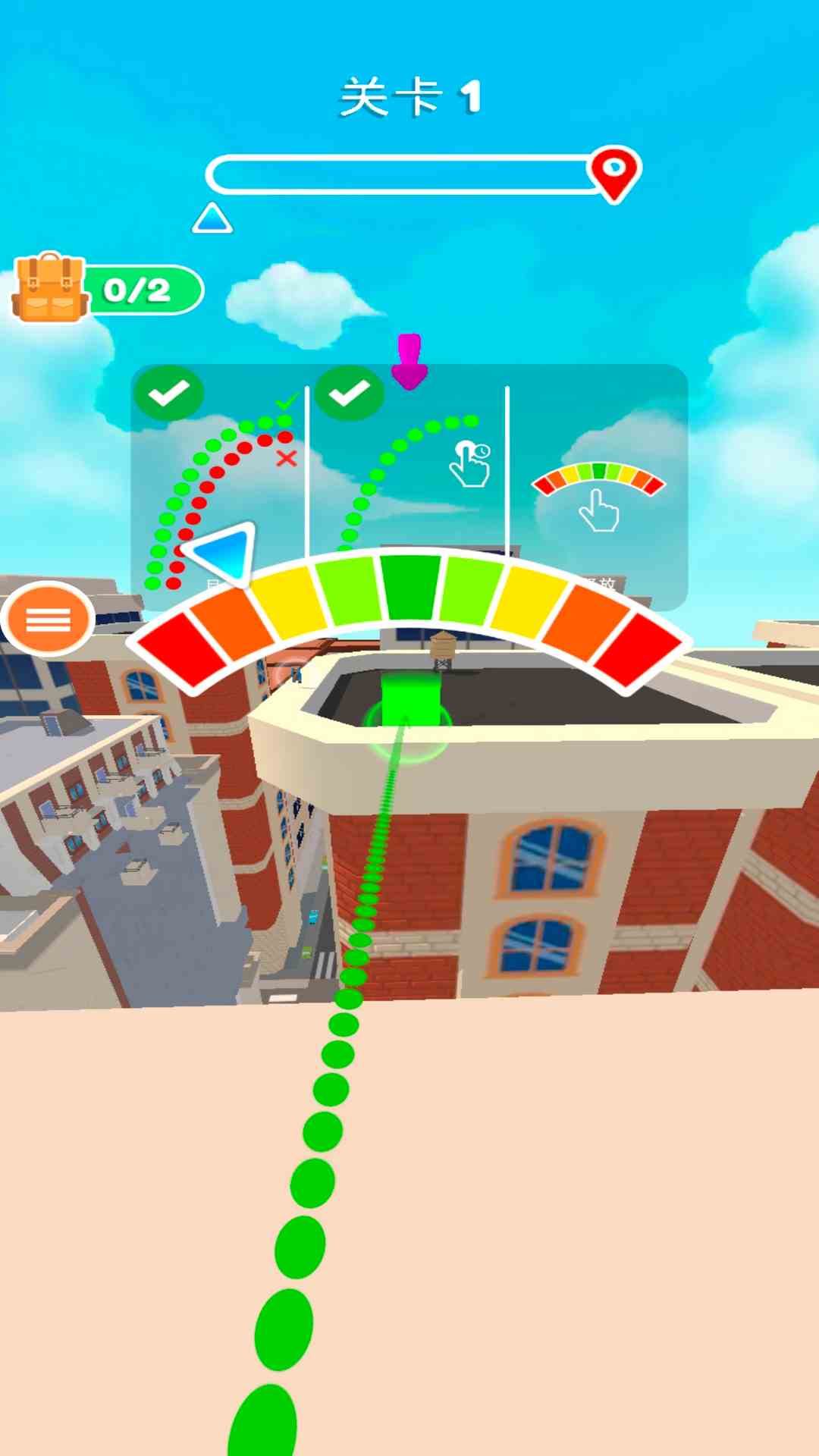Select the red destination pin on the progress bar

point(614,172)
